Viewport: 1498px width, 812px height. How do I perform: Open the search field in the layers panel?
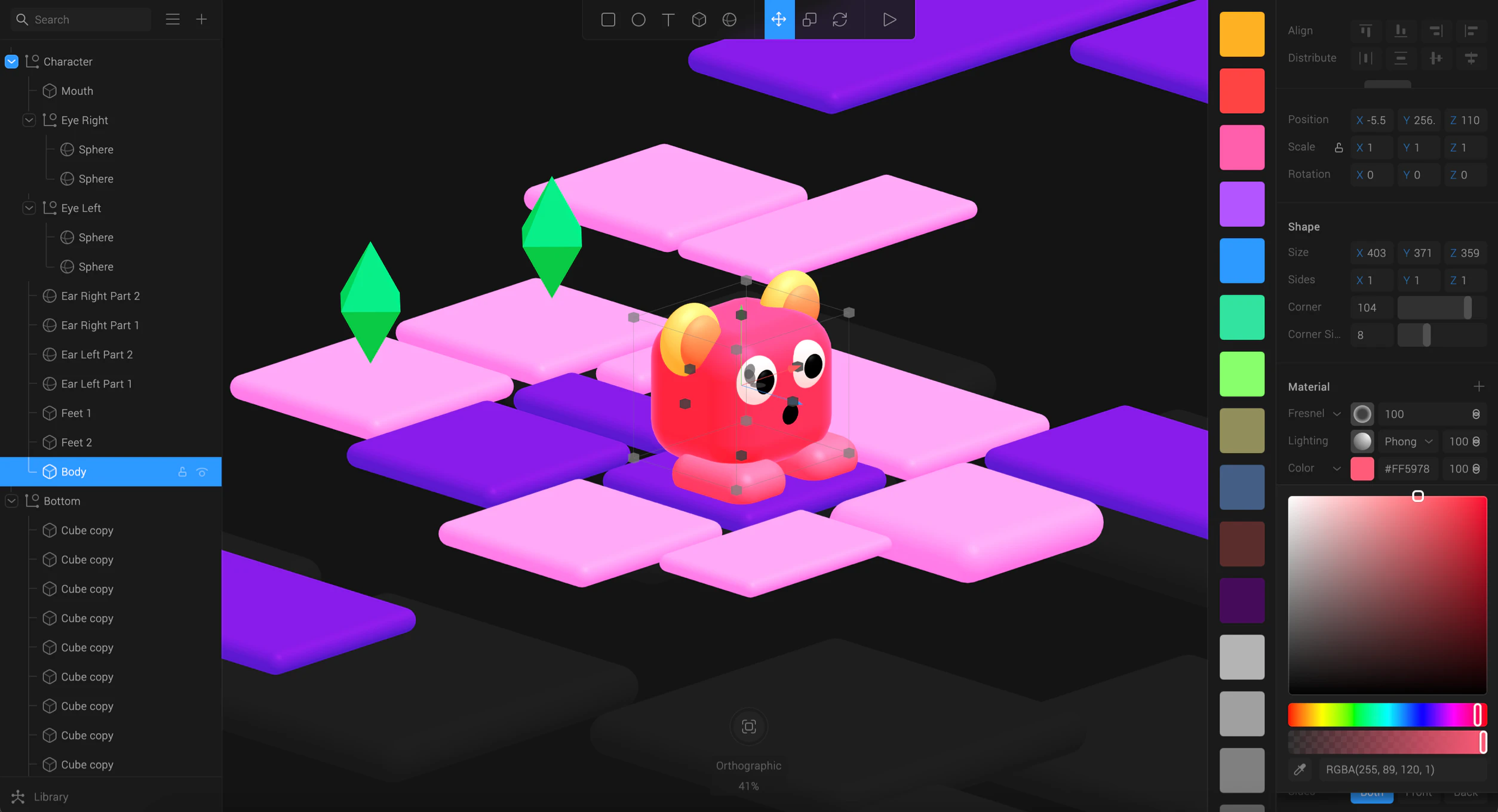pos(81,19)
